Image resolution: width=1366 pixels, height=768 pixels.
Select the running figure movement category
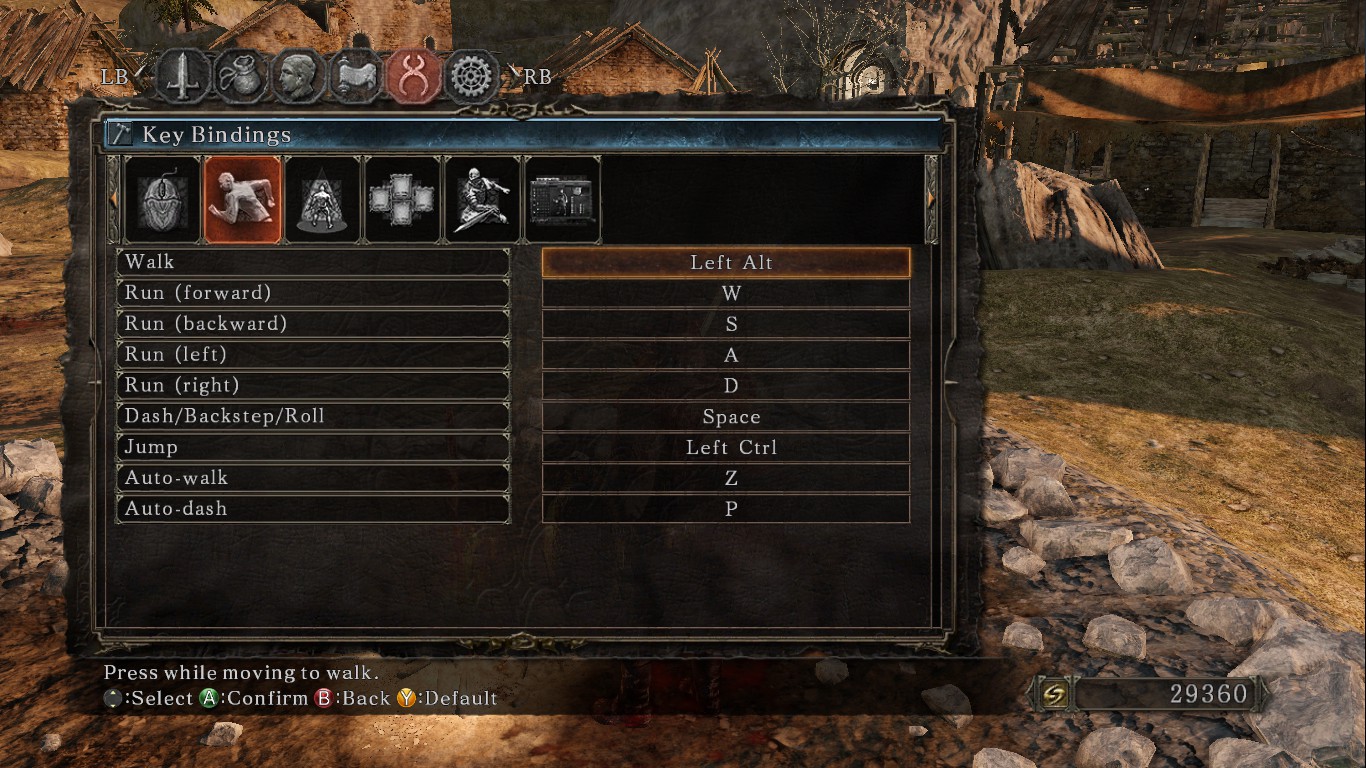coord(242,200)
